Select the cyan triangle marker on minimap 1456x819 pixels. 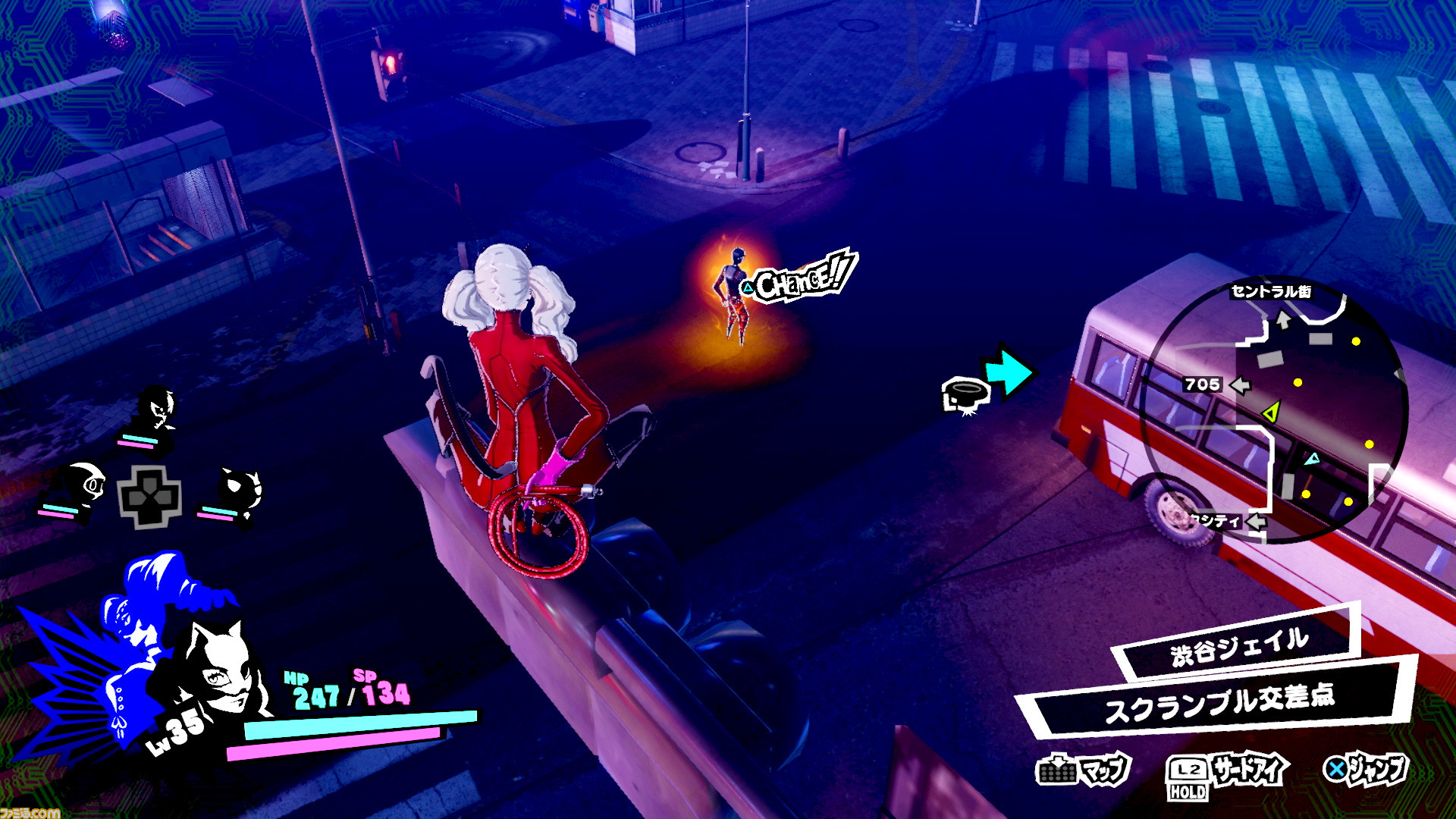(x=1312, y=459)
